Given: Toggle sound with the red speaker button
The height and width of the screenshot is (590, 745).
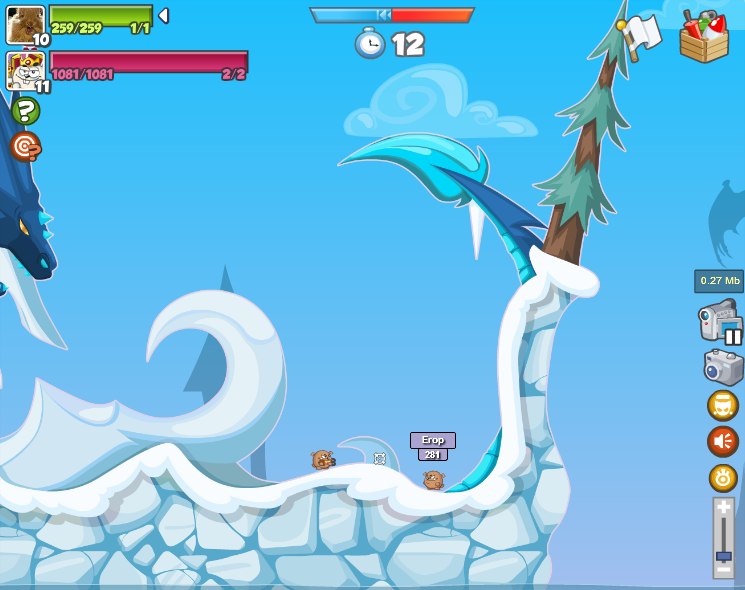Looking at the screenshot, I should (x=723, y=441).
